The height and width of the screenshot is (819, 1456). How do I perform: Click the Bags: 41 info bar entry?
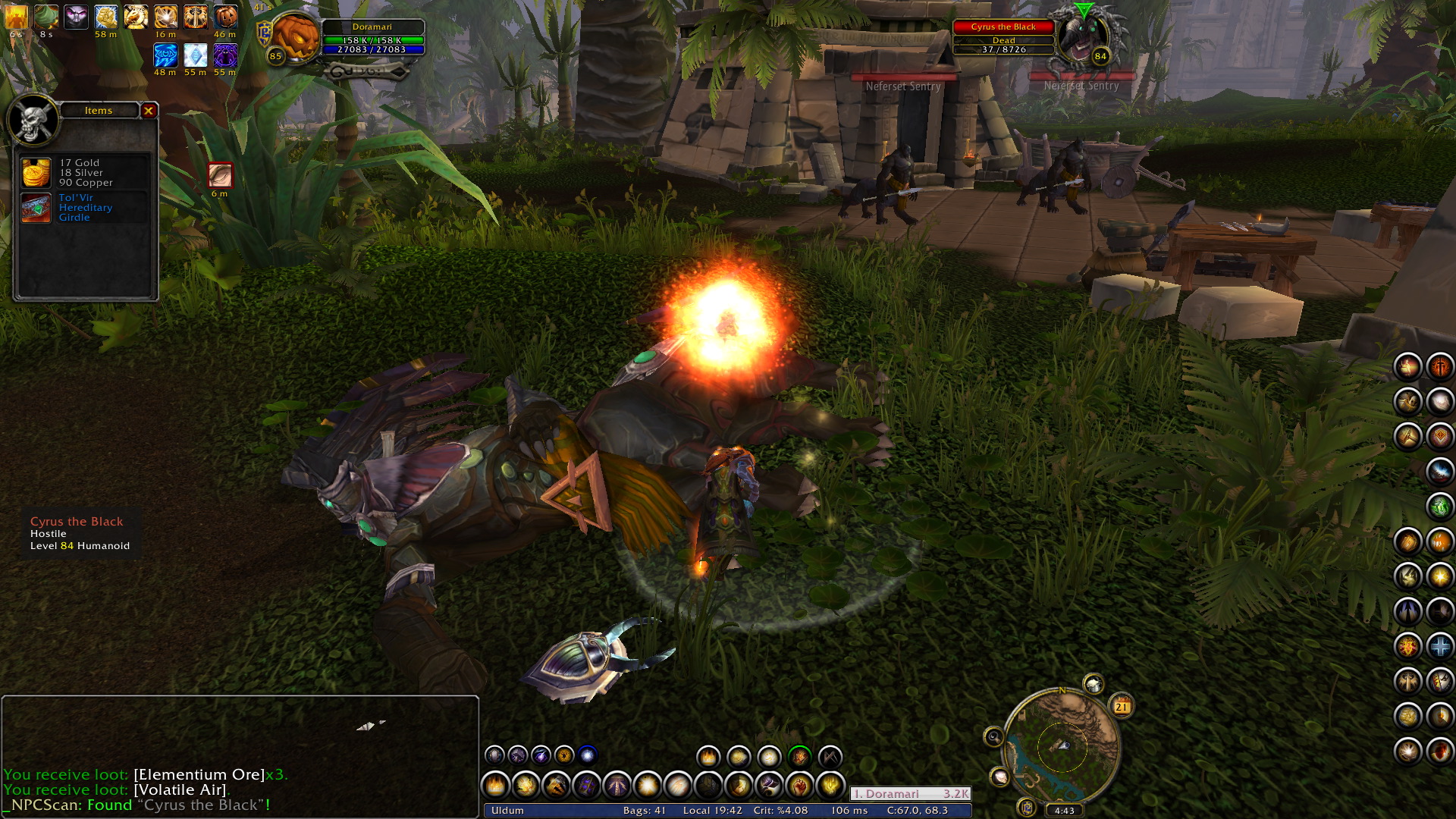pyautogui.click(x=644, y=811)
